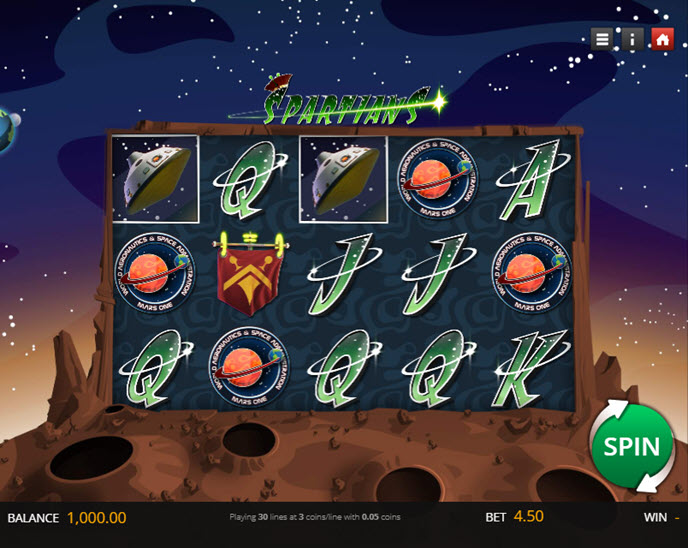Viewport: 688px width, 548px height.
Task: Open the hamburger menu icon
Action: pos(602,39)
